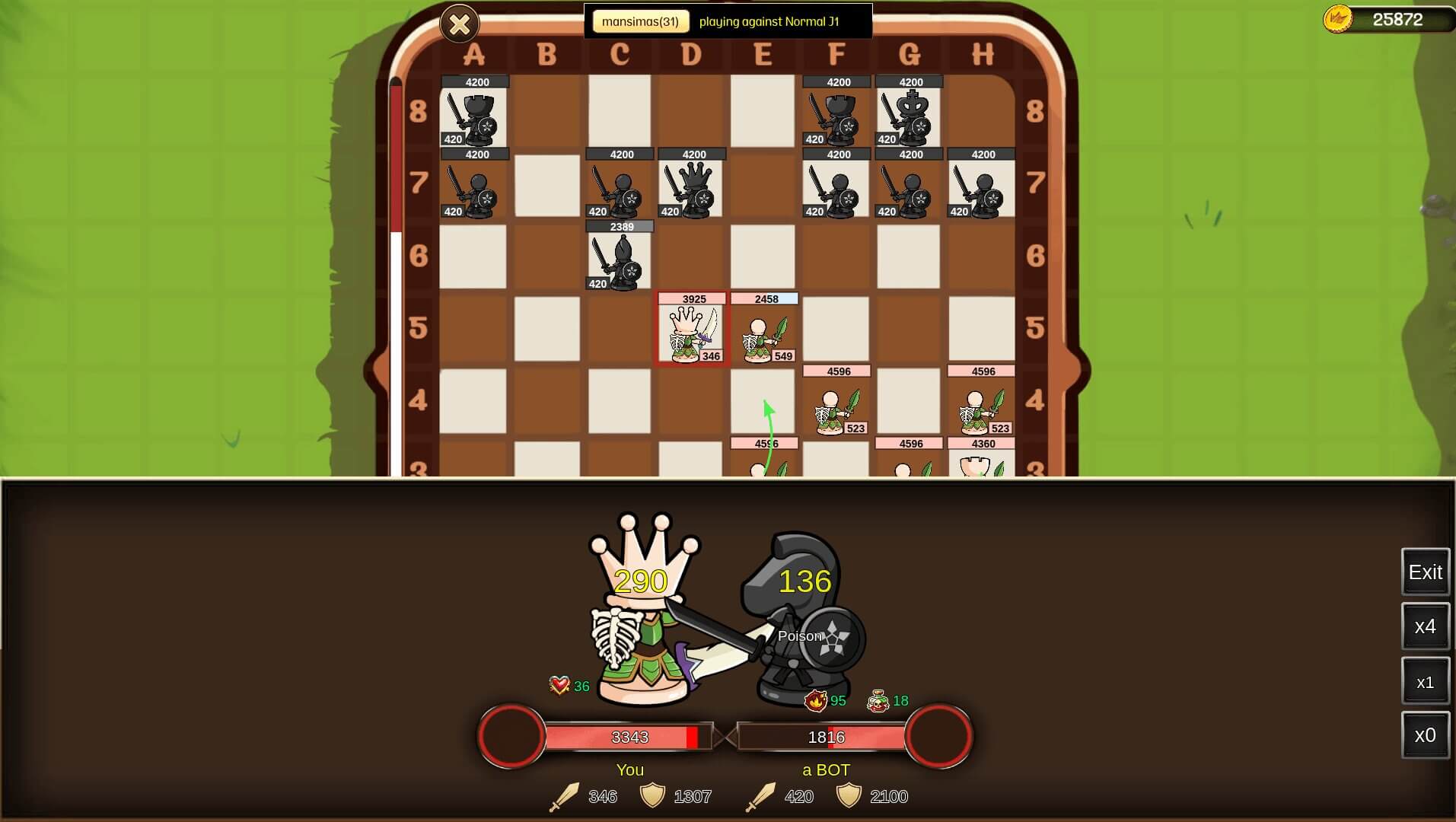Click the mansimas(31) name badge

(x=642, y=21)
